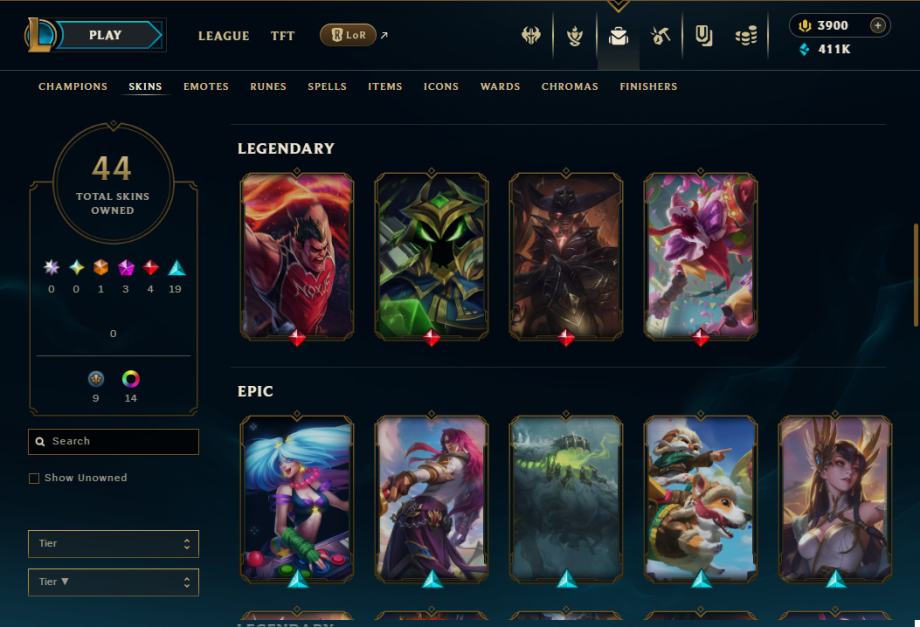Screen dimensions: 920x627
Task: Start a game with the PLAY button
Action: click(105, 35)
